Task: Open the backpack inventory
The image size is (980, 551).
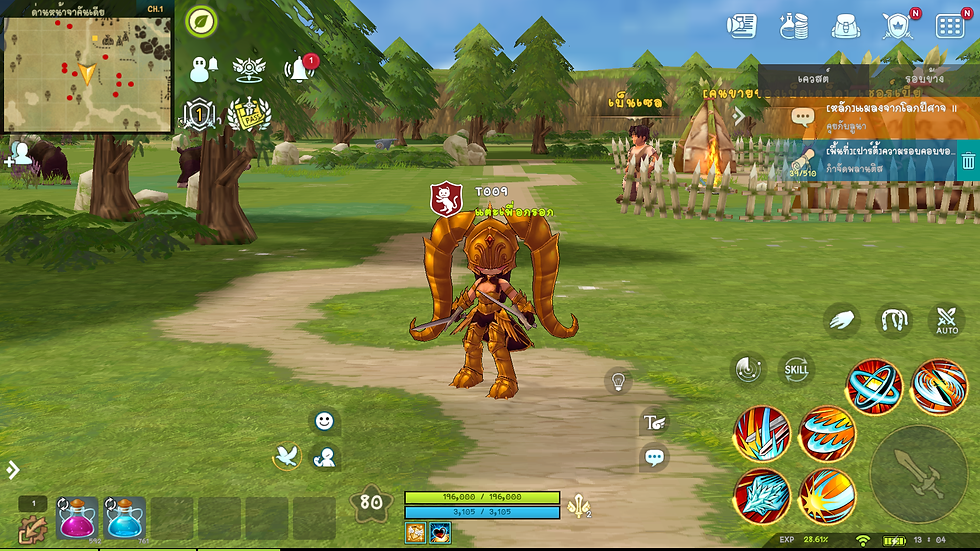Action: (x=846, y=26)
